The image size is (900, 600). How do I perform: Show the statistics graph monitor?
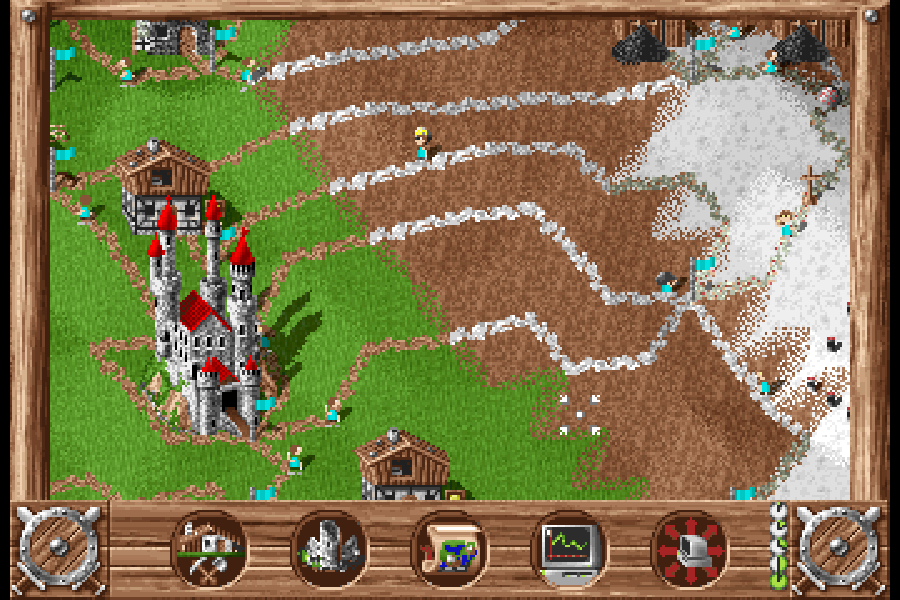pyautogui.click(x=569, y=548)
